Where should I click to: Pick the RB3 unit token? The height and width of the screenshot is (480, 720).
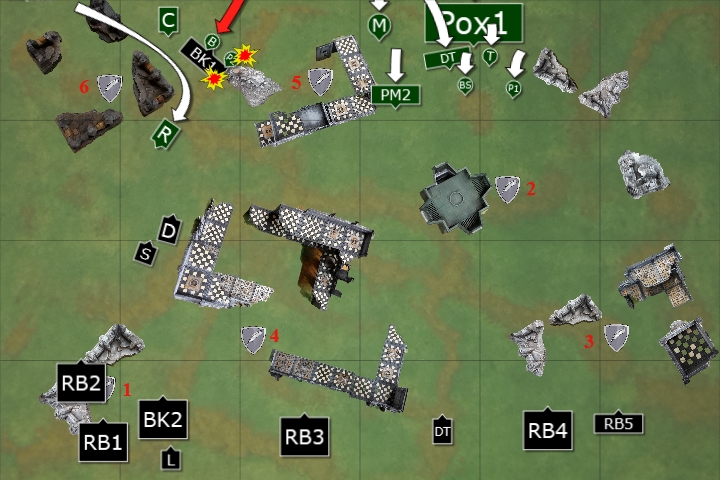[305, 435]
